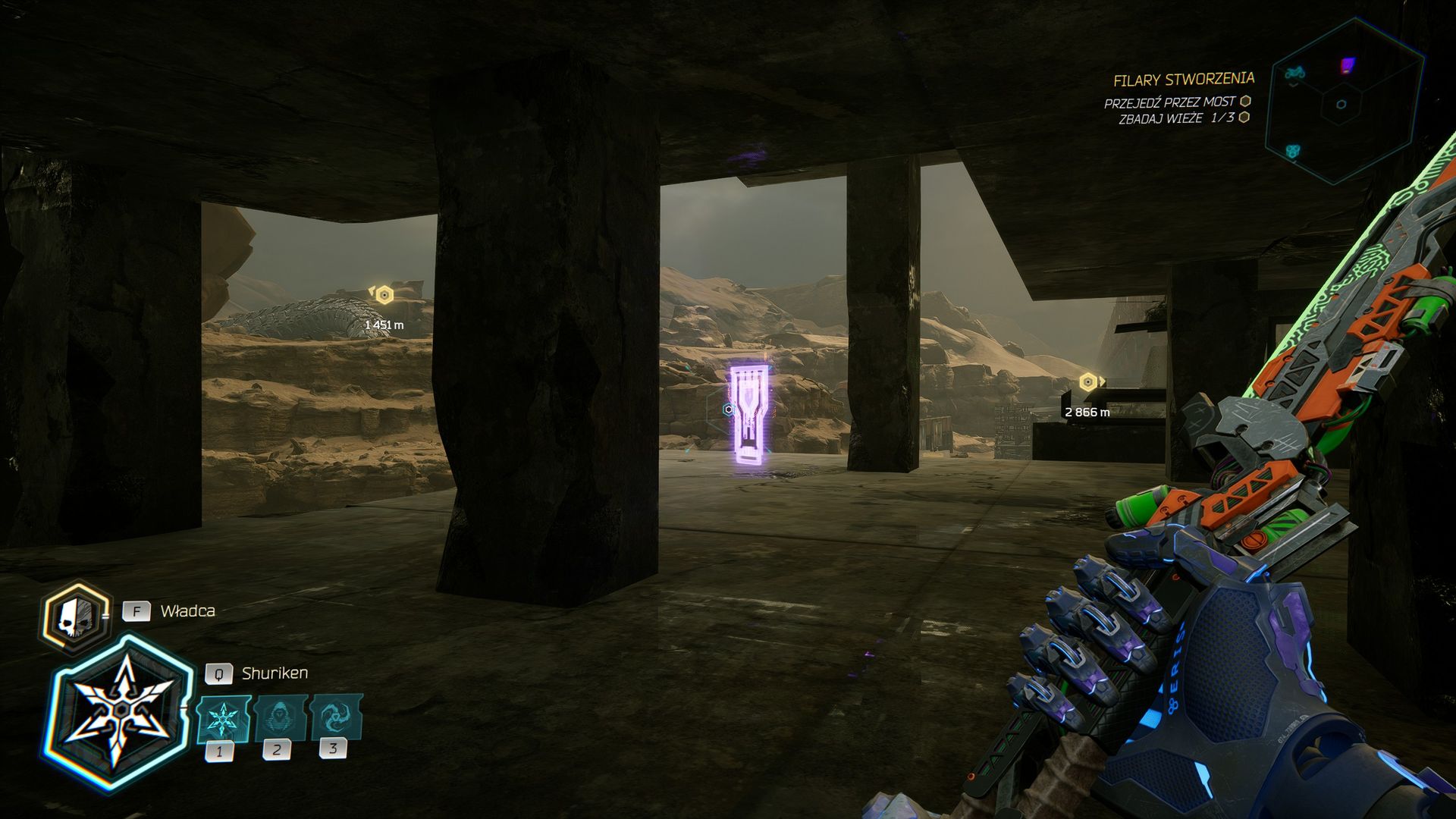Activate the Władca skull ability icon
Screen dimensions: 1456x819
pyautogui.click(x=74, y=617)
